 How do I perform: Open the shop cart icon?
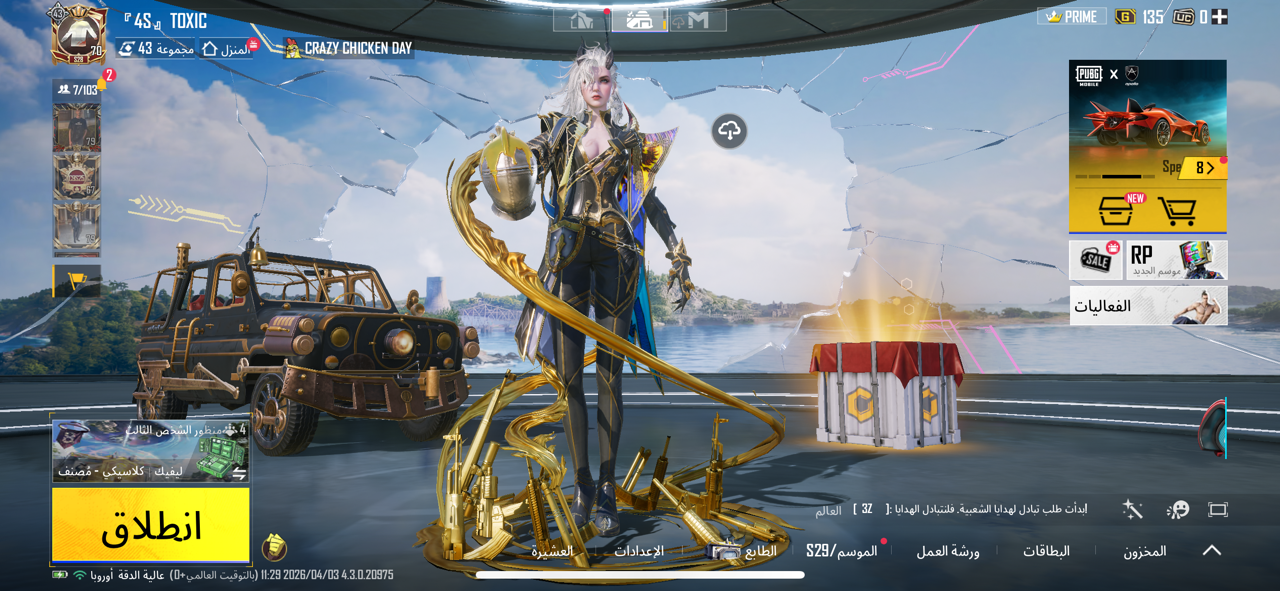1177,211
